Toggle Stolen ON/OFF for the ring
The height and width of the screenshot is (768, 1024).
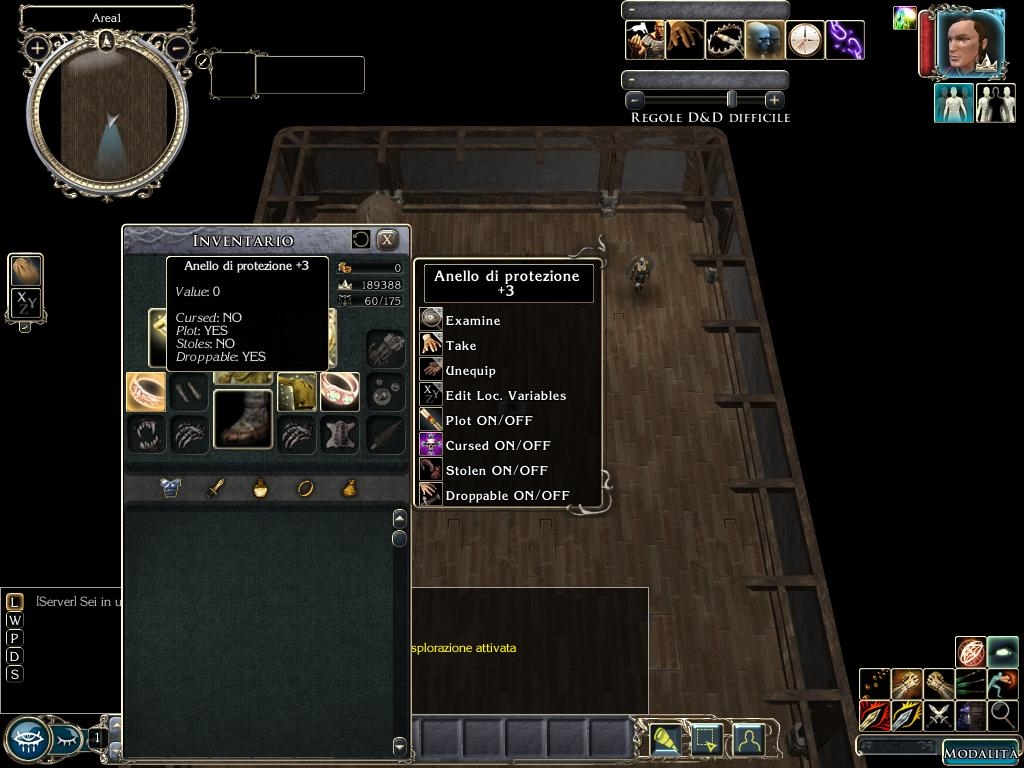coord(496,470)
